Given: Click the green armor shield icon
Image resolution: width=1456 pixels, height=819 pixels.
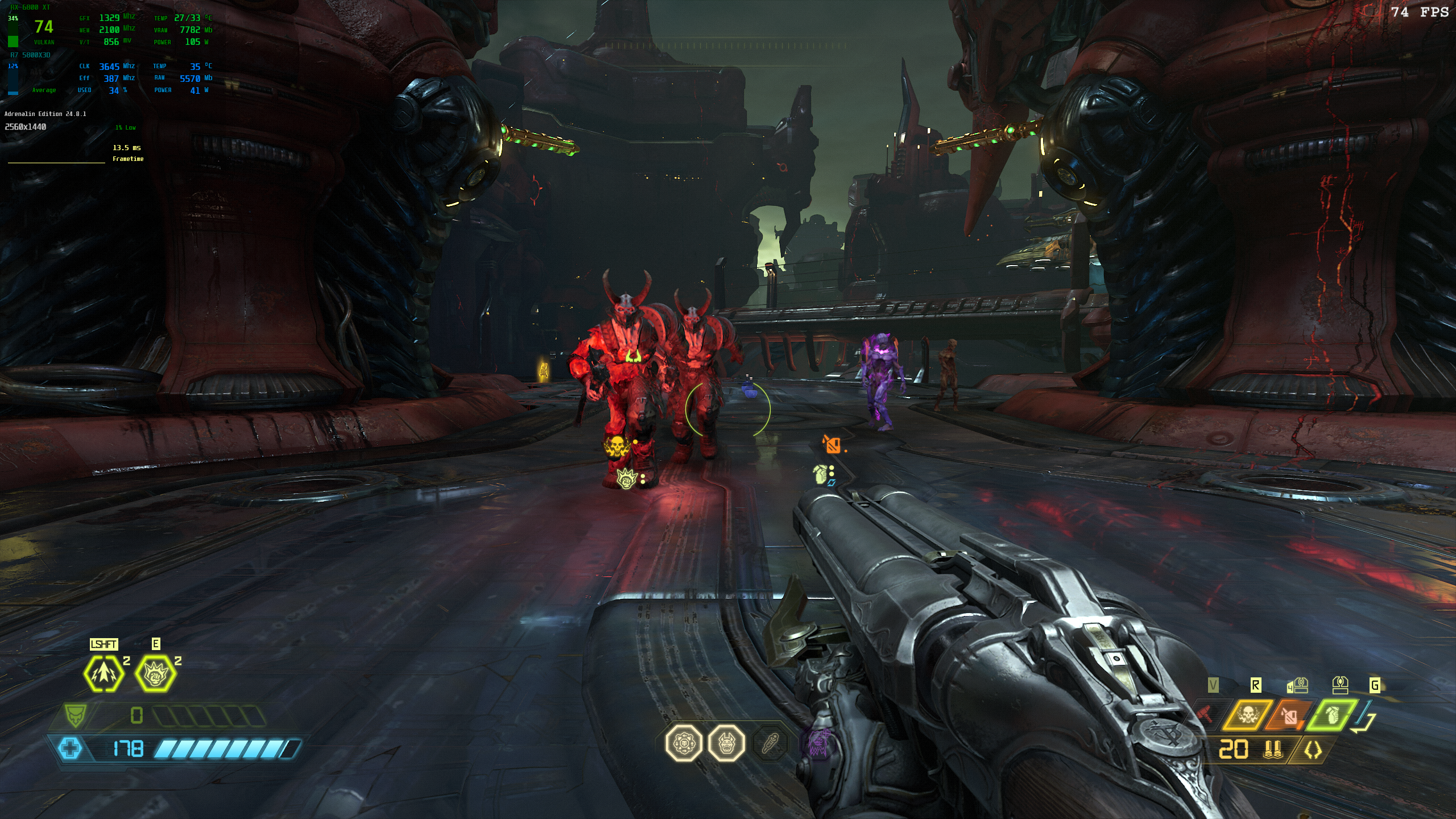Looking at the screenshot, I should point(75,715).
